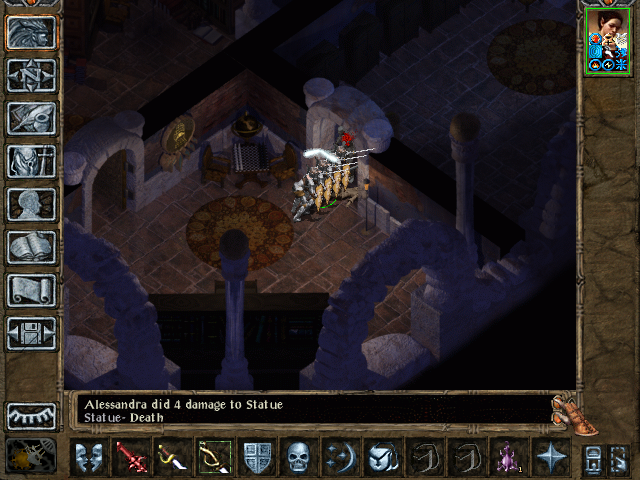640x480 pixels.
Task: Open the area map with the compass button
Action: pyautogui.click(x=32, y=75)
